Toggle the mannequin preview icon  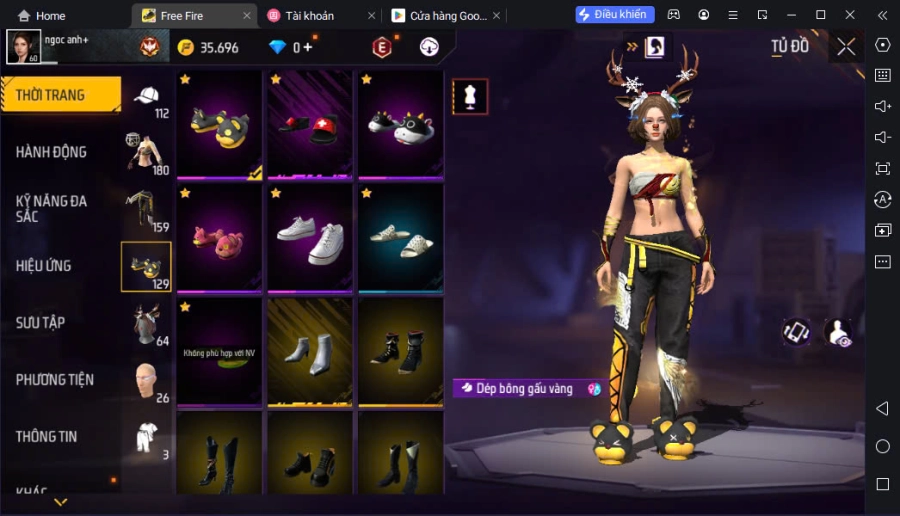(470, 96)
